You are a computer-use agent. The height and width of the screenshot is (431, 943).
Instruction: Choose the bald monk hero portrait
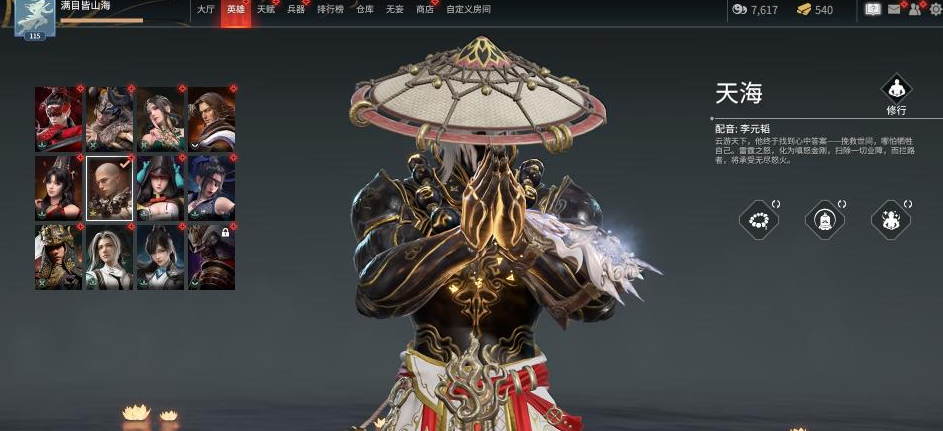[109, 188]
